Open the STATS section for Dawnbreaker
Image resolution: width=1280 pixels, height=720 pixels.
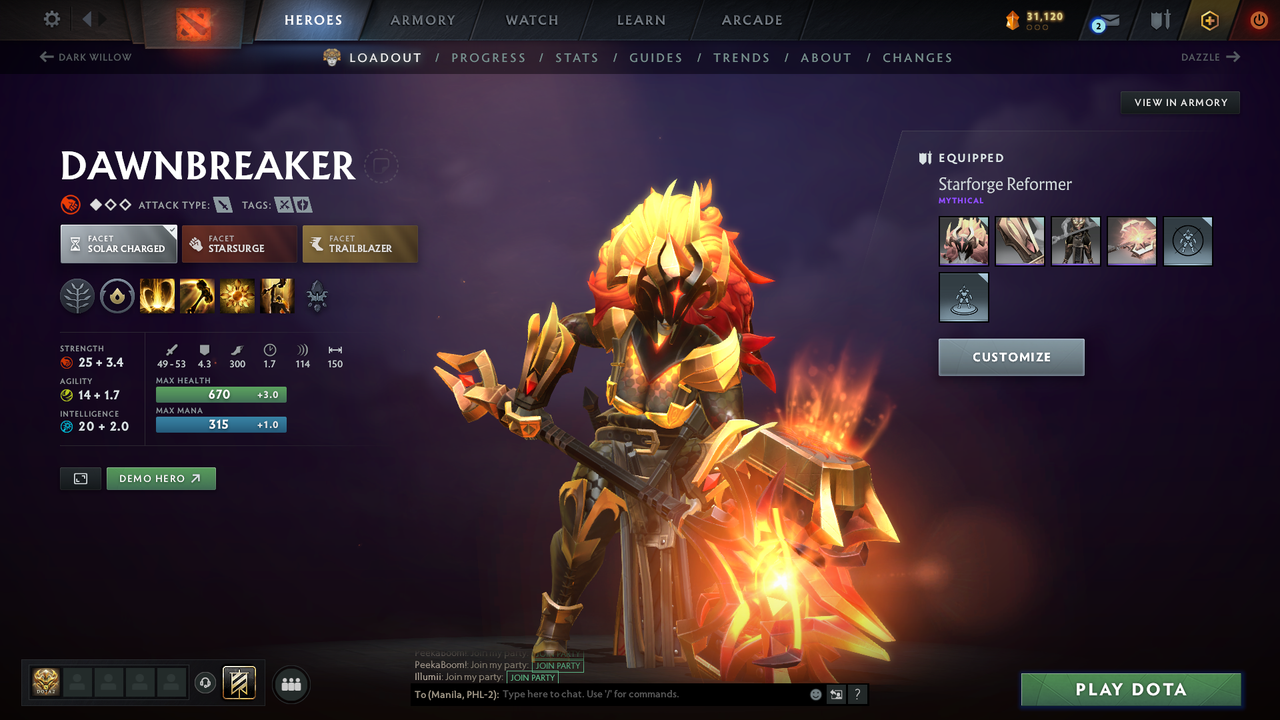click(x=577, y=57)
